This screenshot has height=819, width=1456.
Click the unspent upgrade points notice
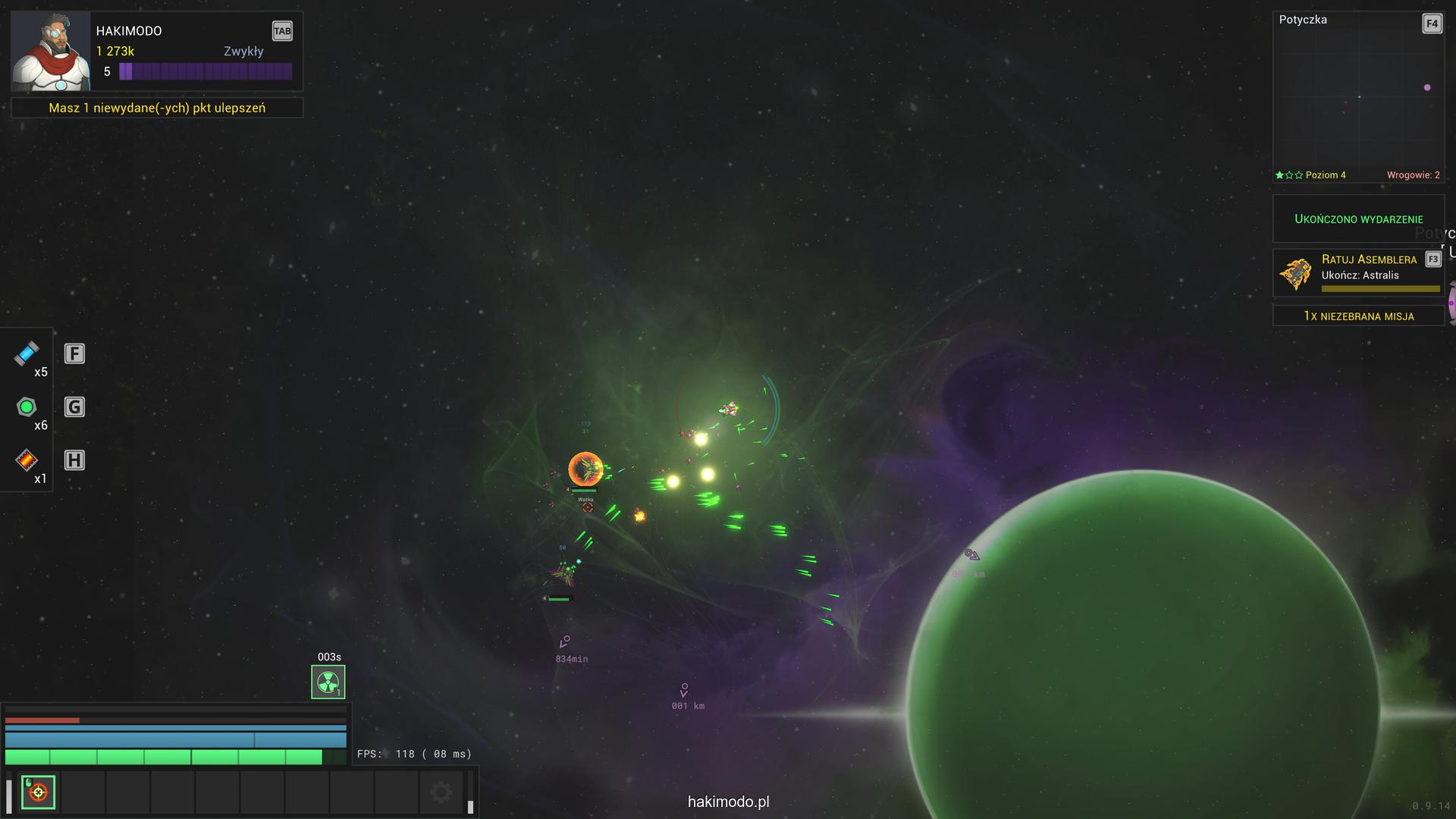(x=157, y=108)
